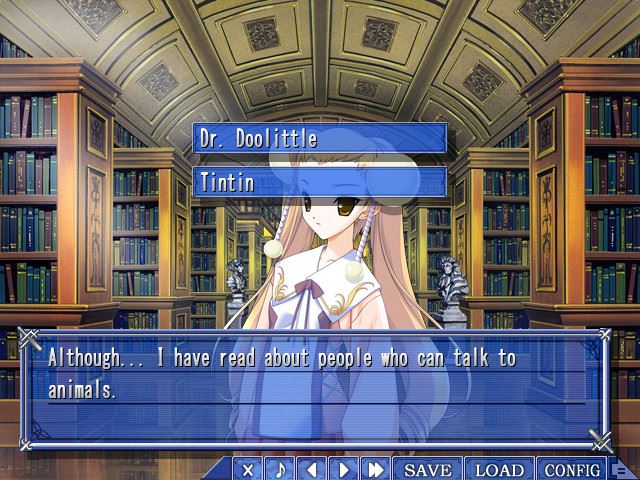Open the SAVE menu

tap(428, 469)
